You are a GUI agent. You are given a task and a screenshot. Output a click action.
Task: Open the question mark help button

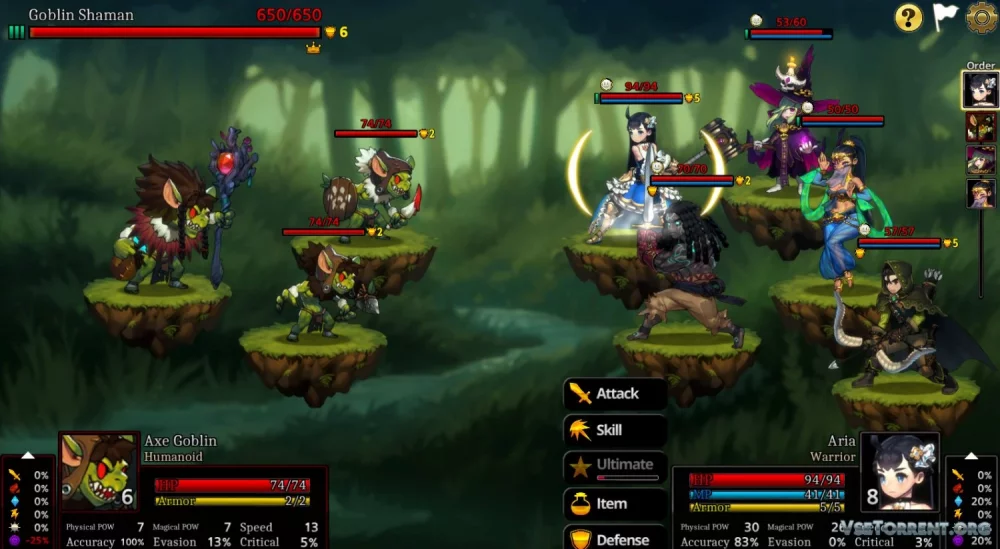coord(908,17)
